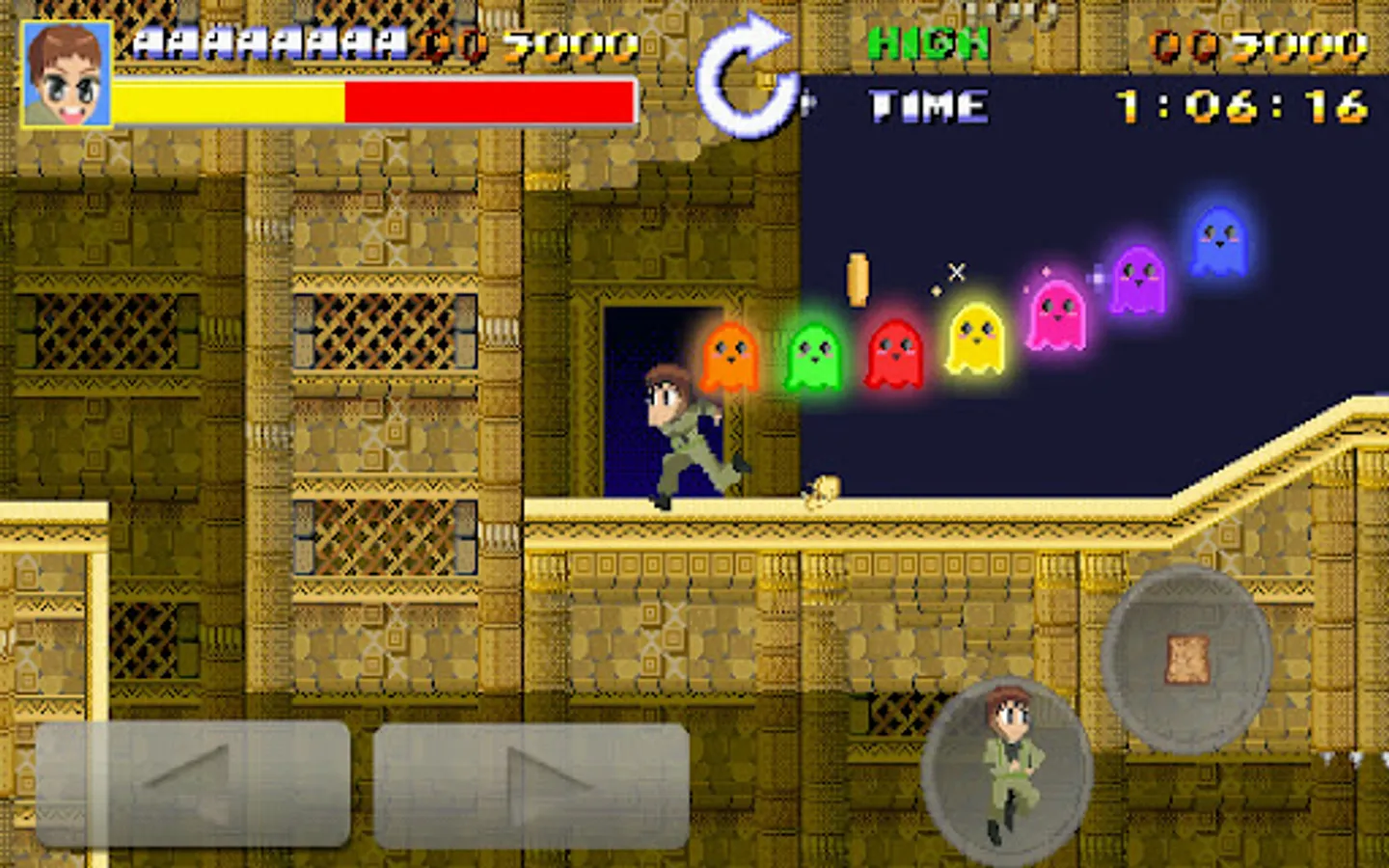Click the health bar under the avatar
1389x868 pixels.
pyautogui.click(x=371, y=99)
